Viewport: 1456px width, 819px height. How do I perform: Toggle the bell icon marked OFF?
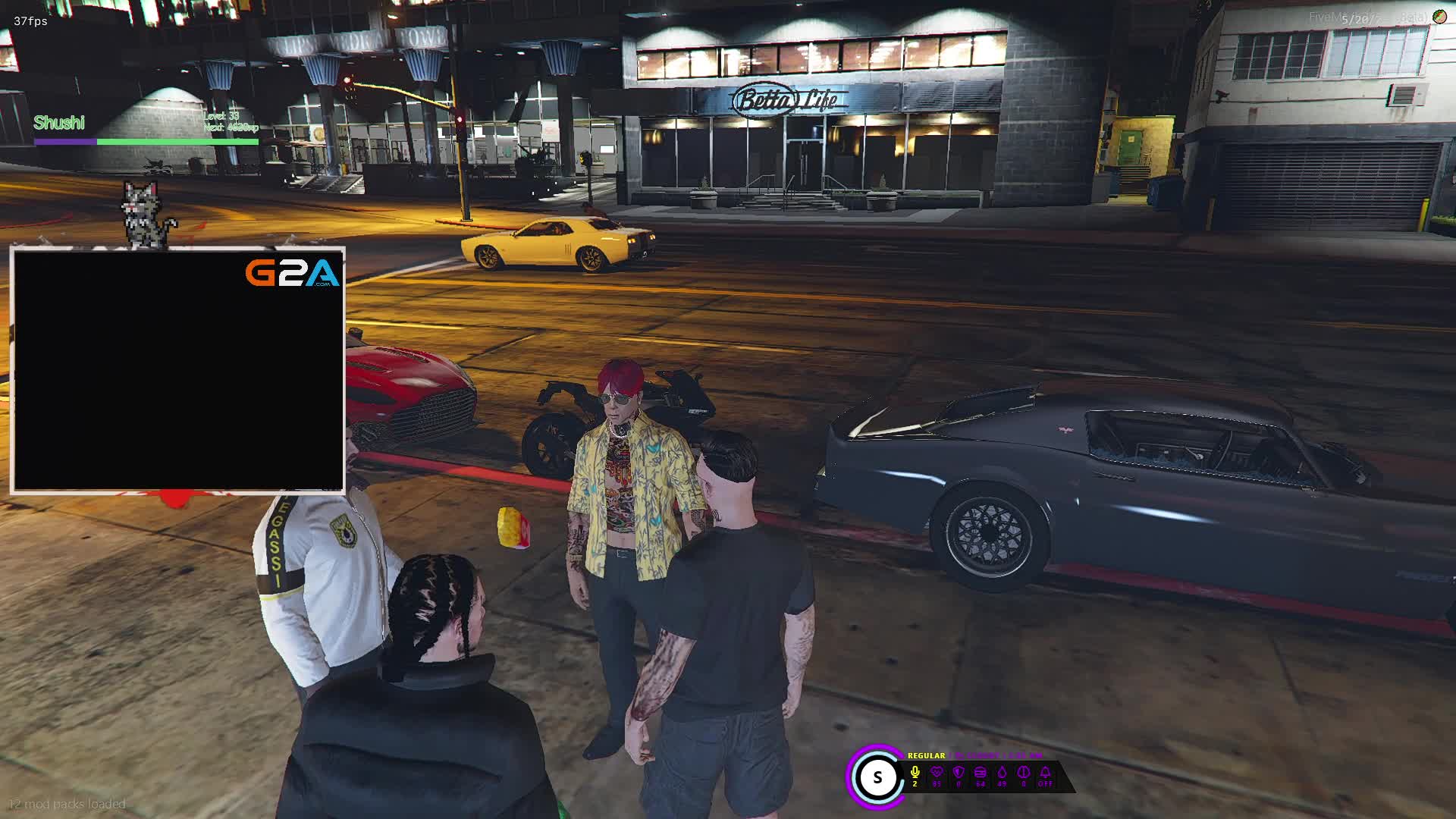pos(1045,773)
